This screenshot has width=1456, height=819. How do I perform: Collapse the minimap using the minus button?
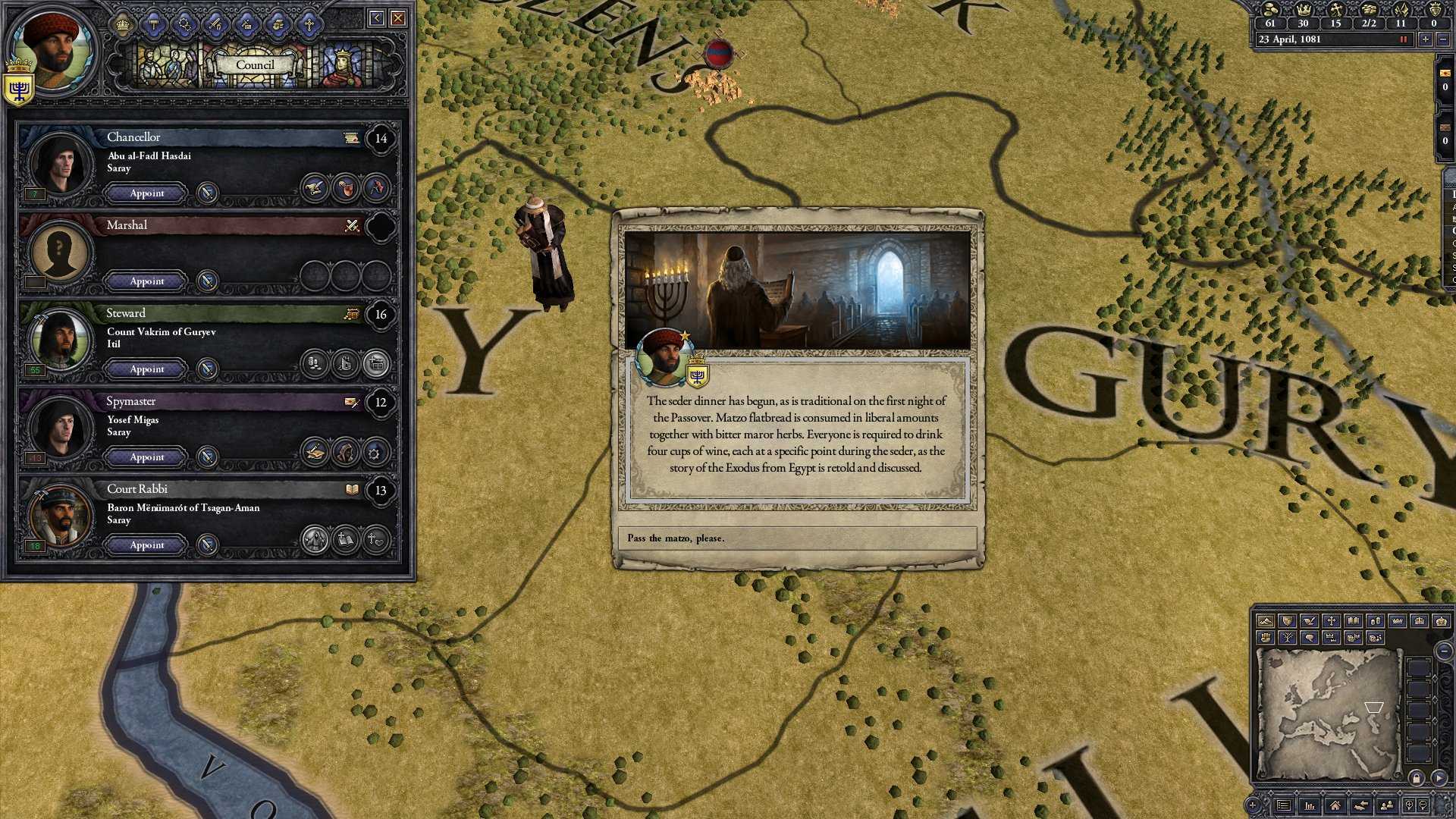(x=1445, y=651)
